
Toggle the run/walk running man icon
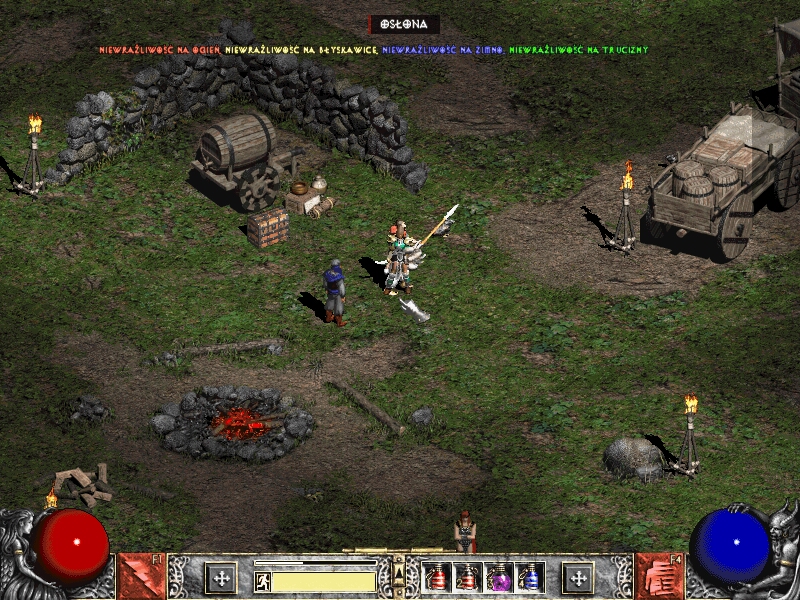[262, 581]
